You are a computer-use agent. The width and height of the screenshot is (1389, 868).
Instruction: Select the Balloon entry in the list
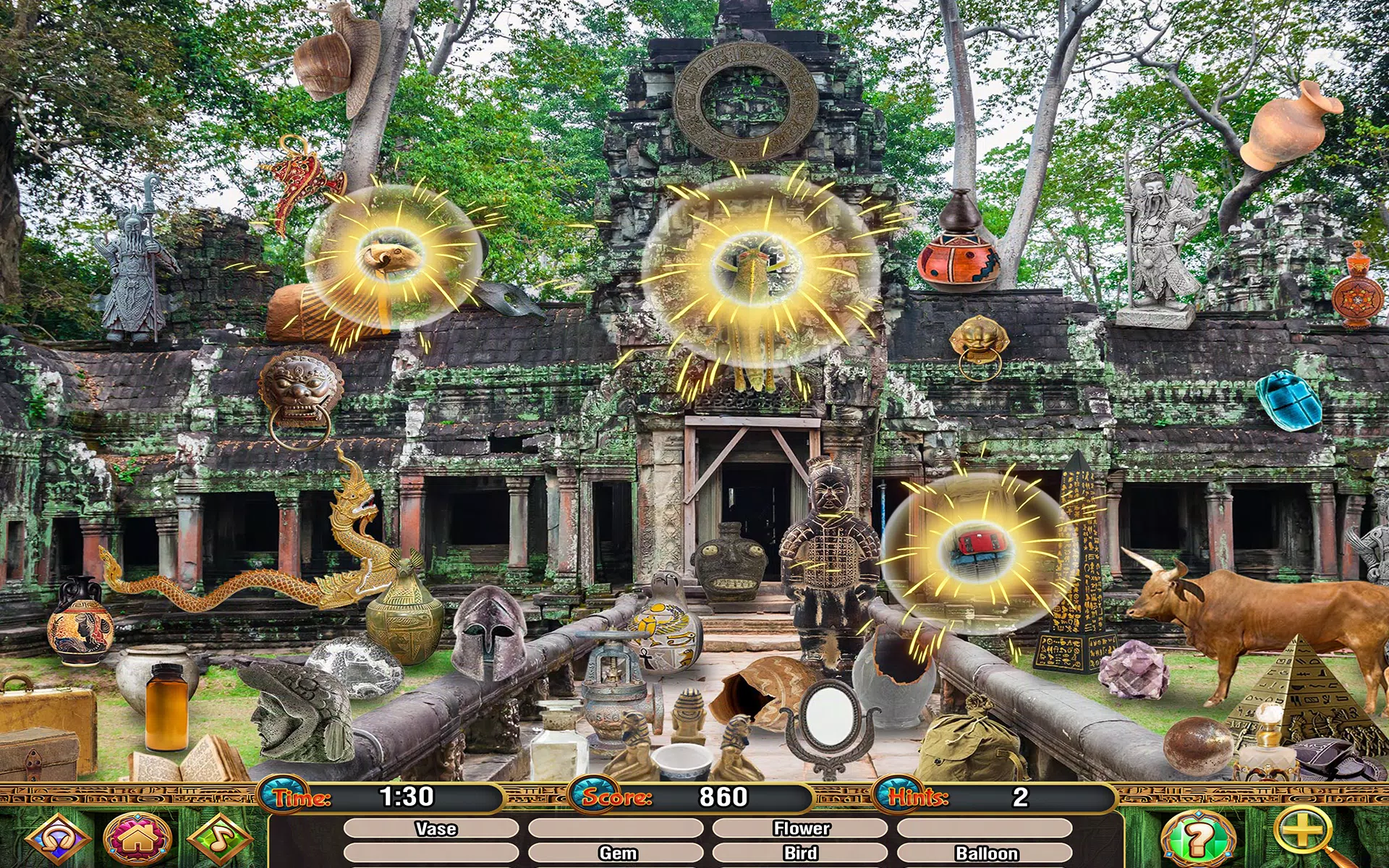click(x=985, y=854)
